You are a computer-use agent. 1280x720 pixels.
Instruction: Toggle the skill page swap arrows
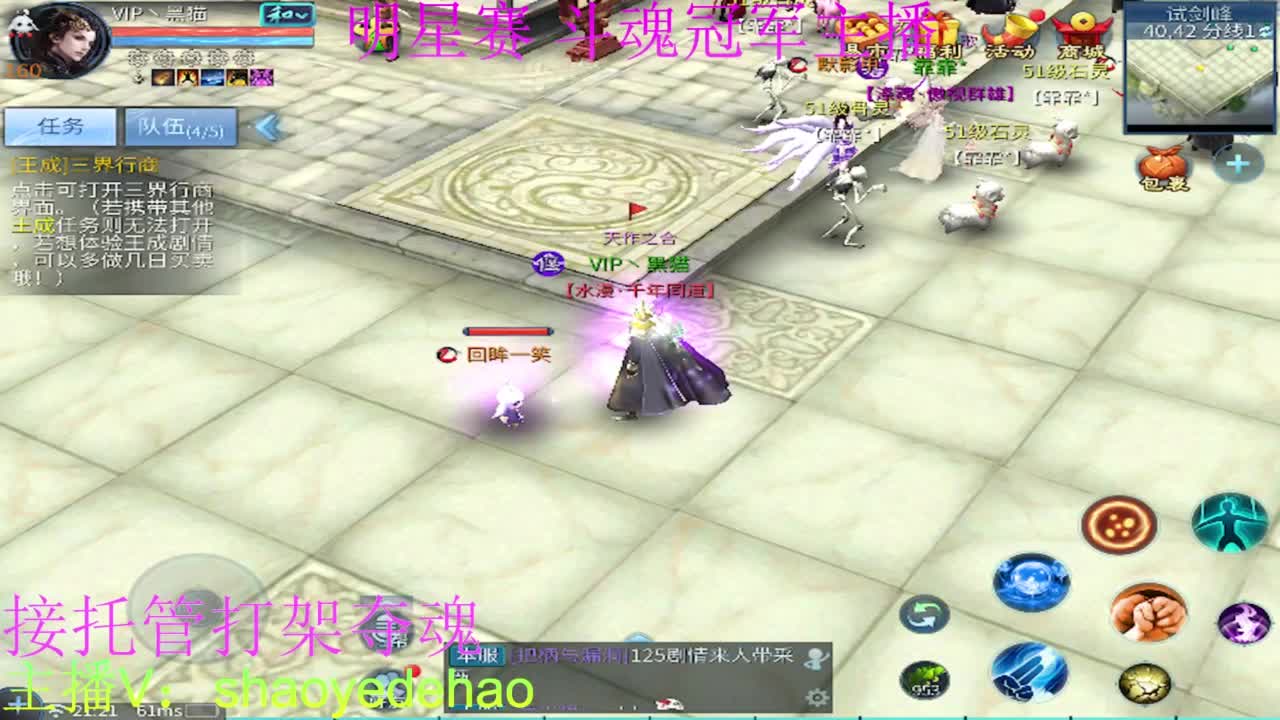coord(923,615)
